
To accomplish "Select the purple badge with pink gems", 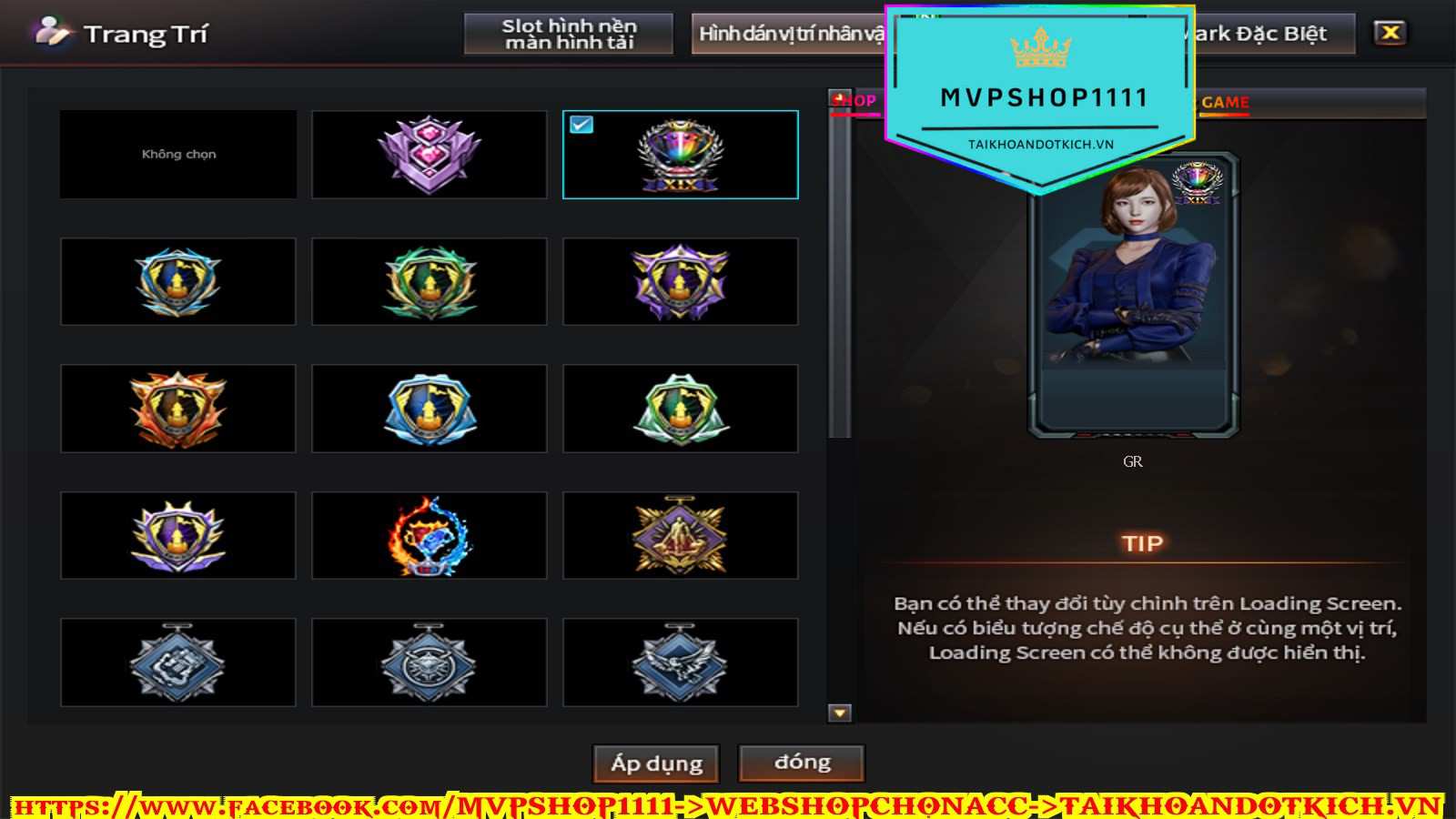I will (430, 155).
